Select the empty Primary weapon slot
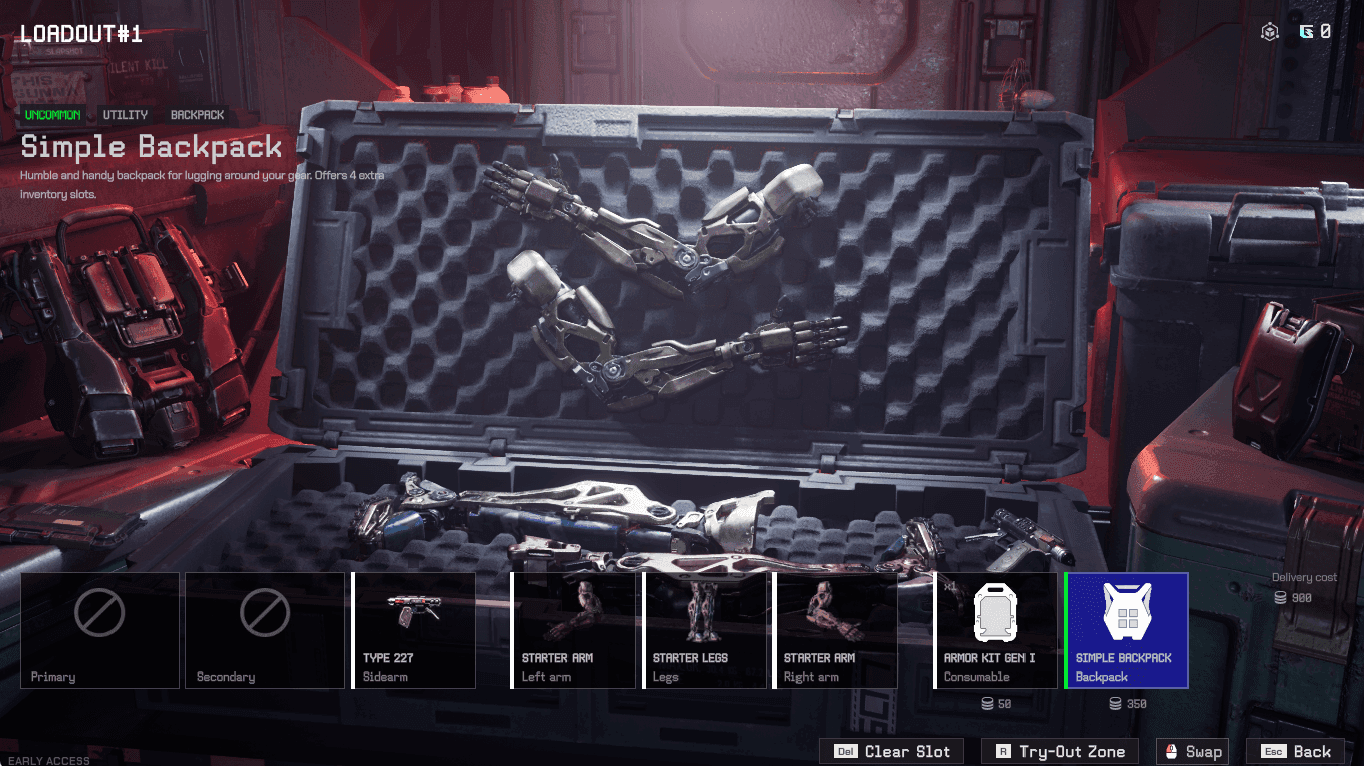 pos(100,630)
